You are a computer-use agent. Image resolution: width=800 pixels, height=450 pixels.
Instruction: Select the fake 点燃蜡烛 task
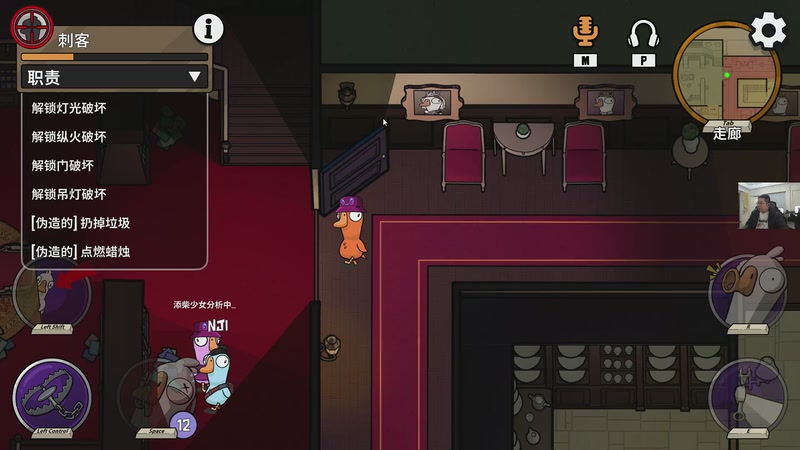(x=81, y=252)
